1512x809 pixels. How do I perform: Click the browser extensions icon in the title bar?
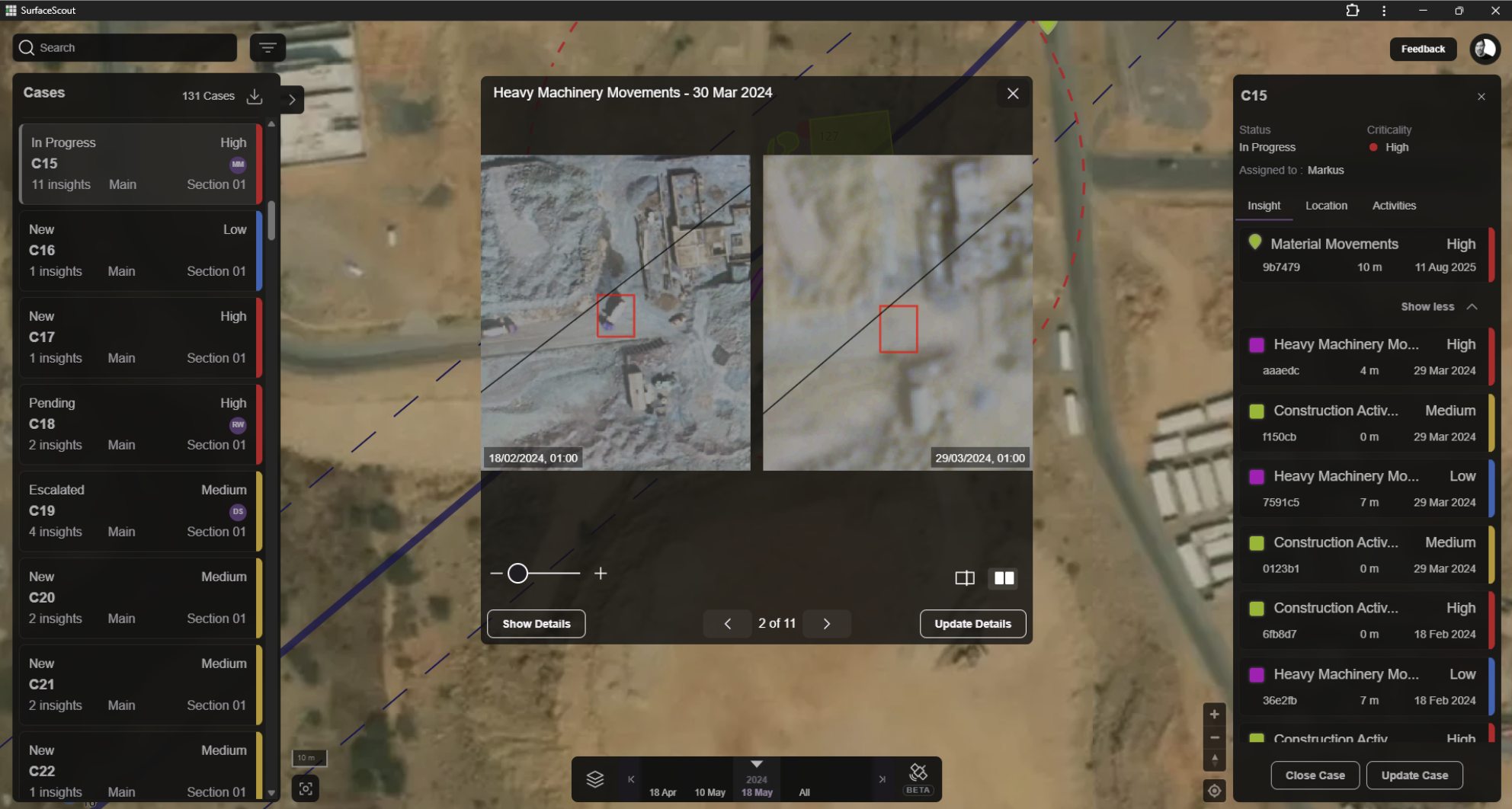[1353, 11]
